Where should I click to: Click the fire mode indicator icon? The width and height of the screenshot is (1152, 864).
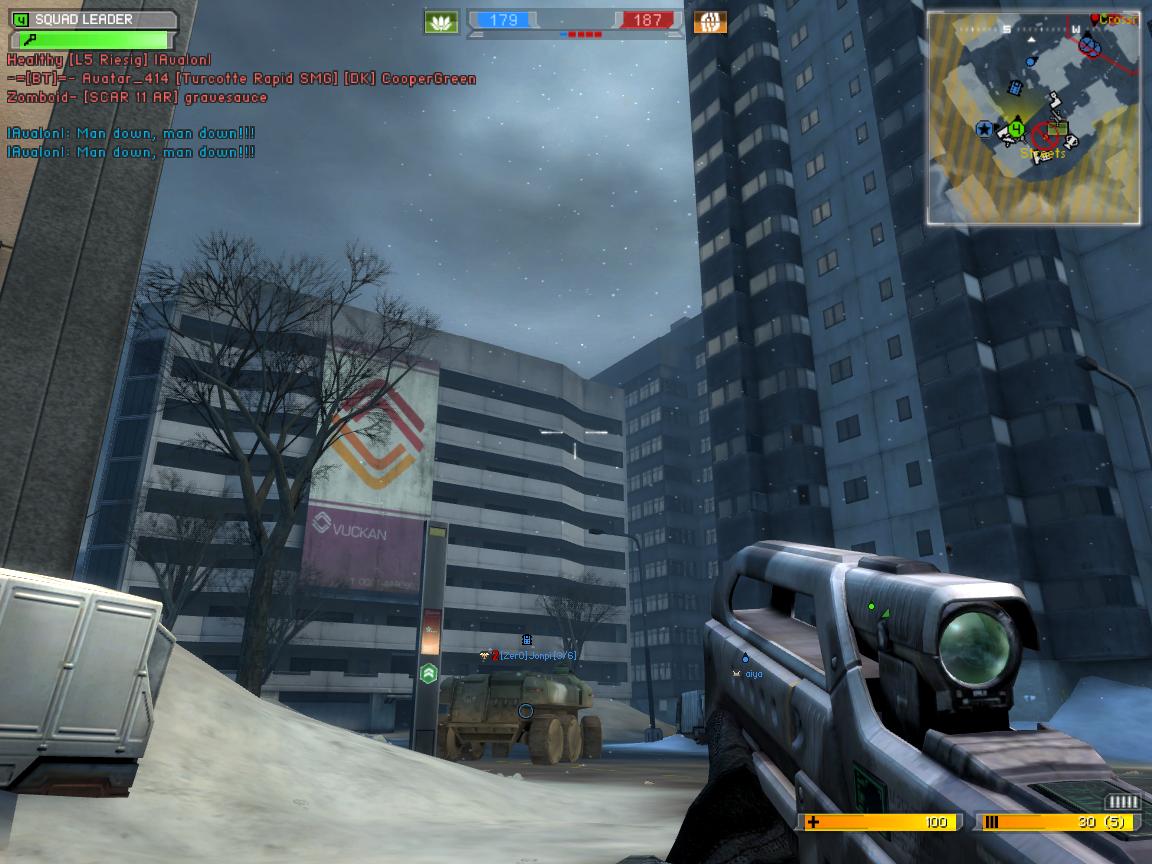[1123, 802]
